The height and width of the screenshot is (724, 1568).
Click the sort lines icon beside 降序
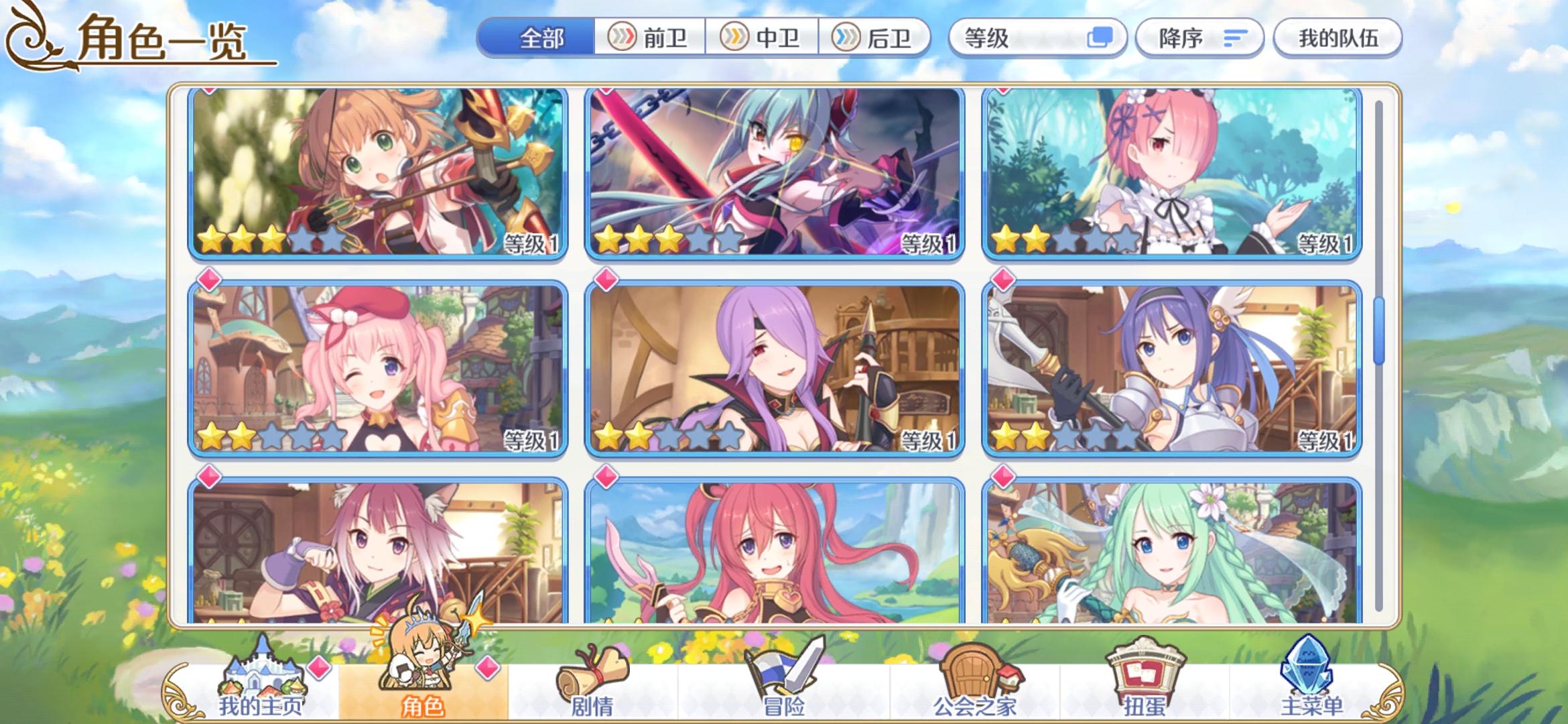click(1236, 38)
